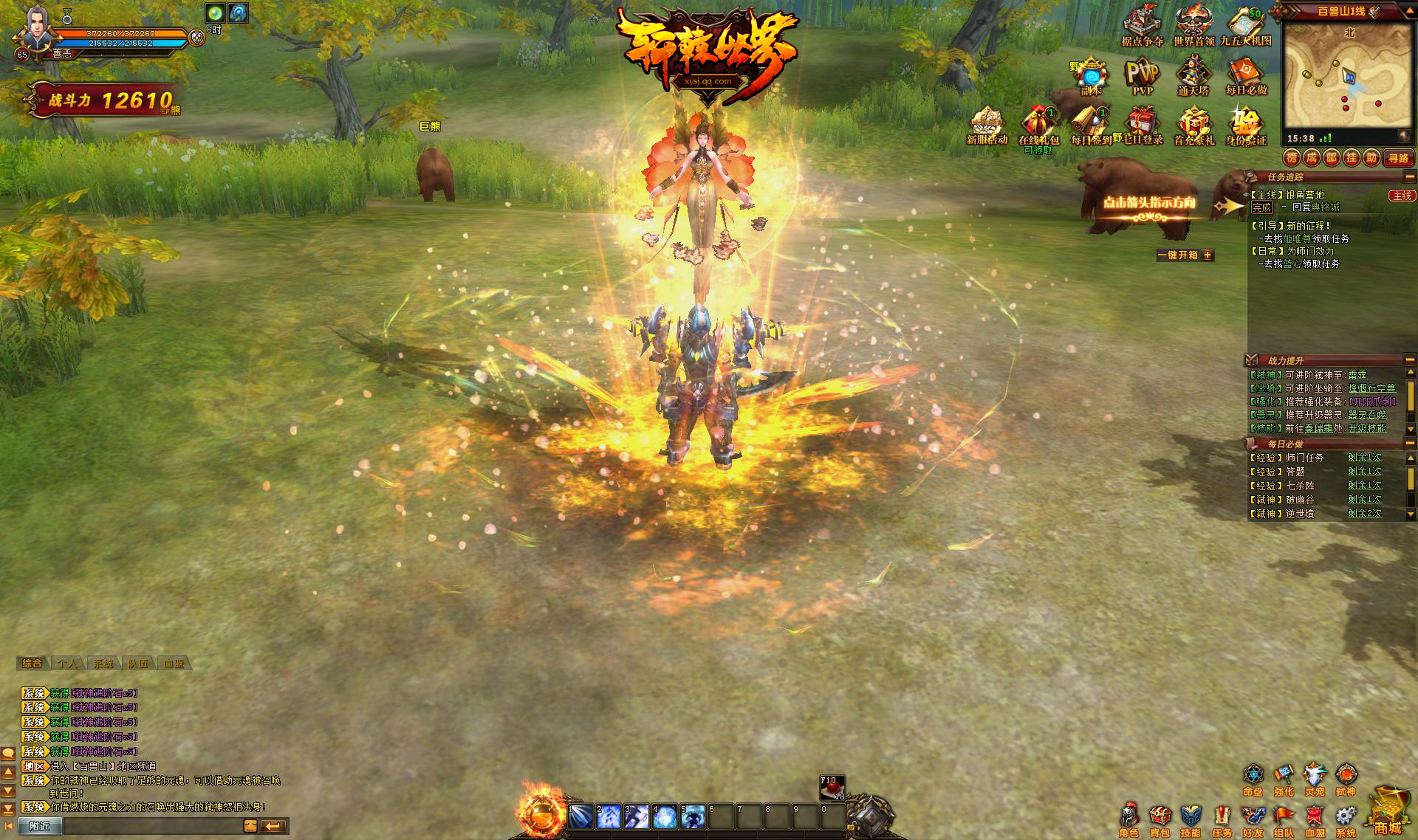Open the chat emoji face picker
This screenshot has width=1418, height=840.
250,826
